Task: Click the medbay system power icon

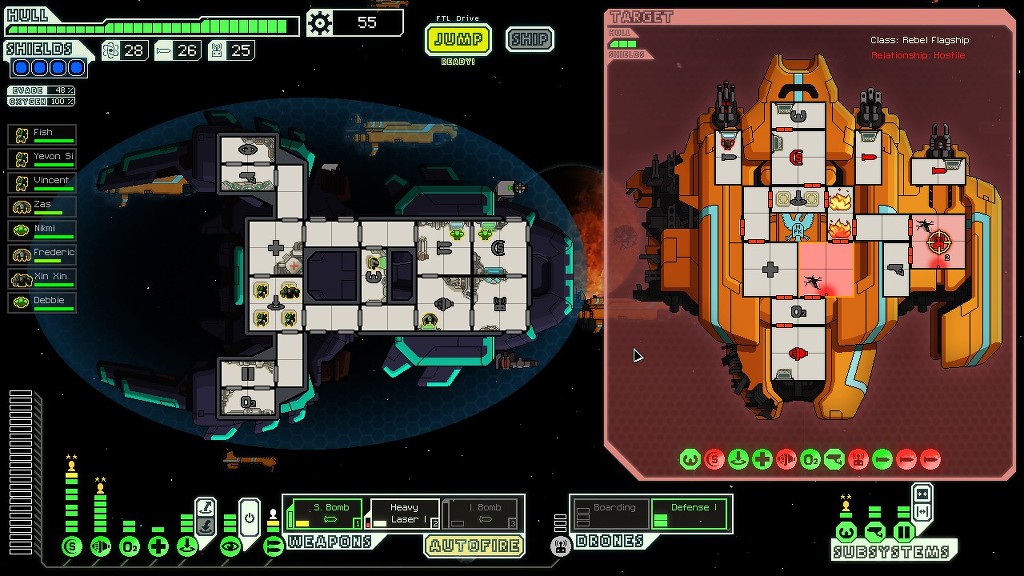Action: 158,546
